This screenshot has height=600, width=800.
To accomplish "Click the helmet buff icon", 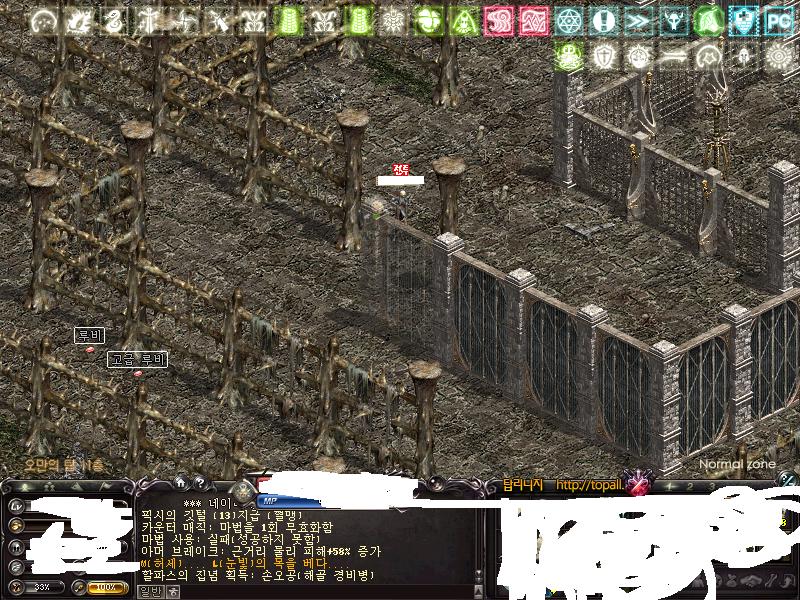I will coord(741,55).
